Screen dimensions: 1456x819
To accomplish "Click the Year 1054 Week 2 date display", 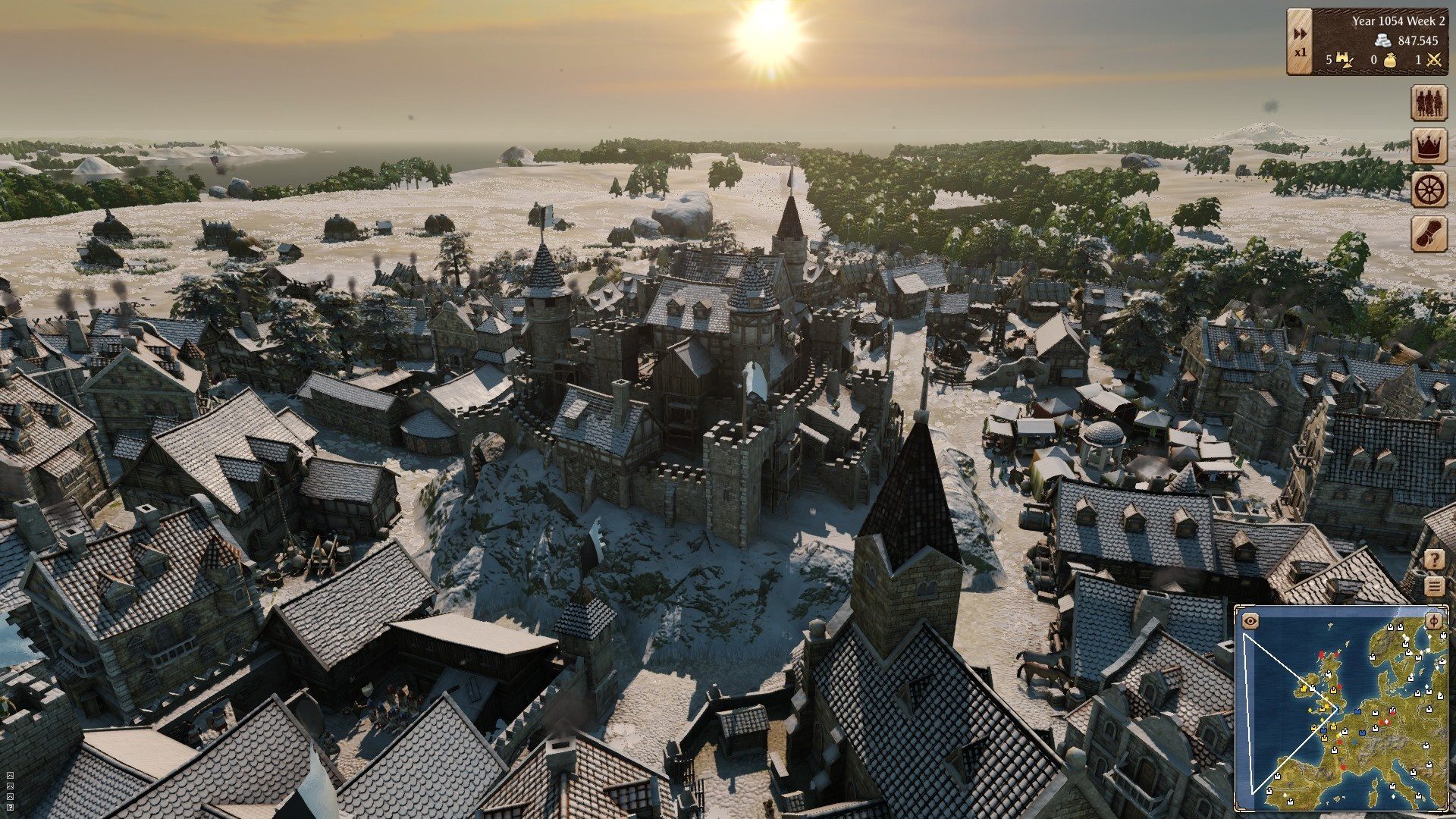I will pyautogui.click(x=1398, y=20).
